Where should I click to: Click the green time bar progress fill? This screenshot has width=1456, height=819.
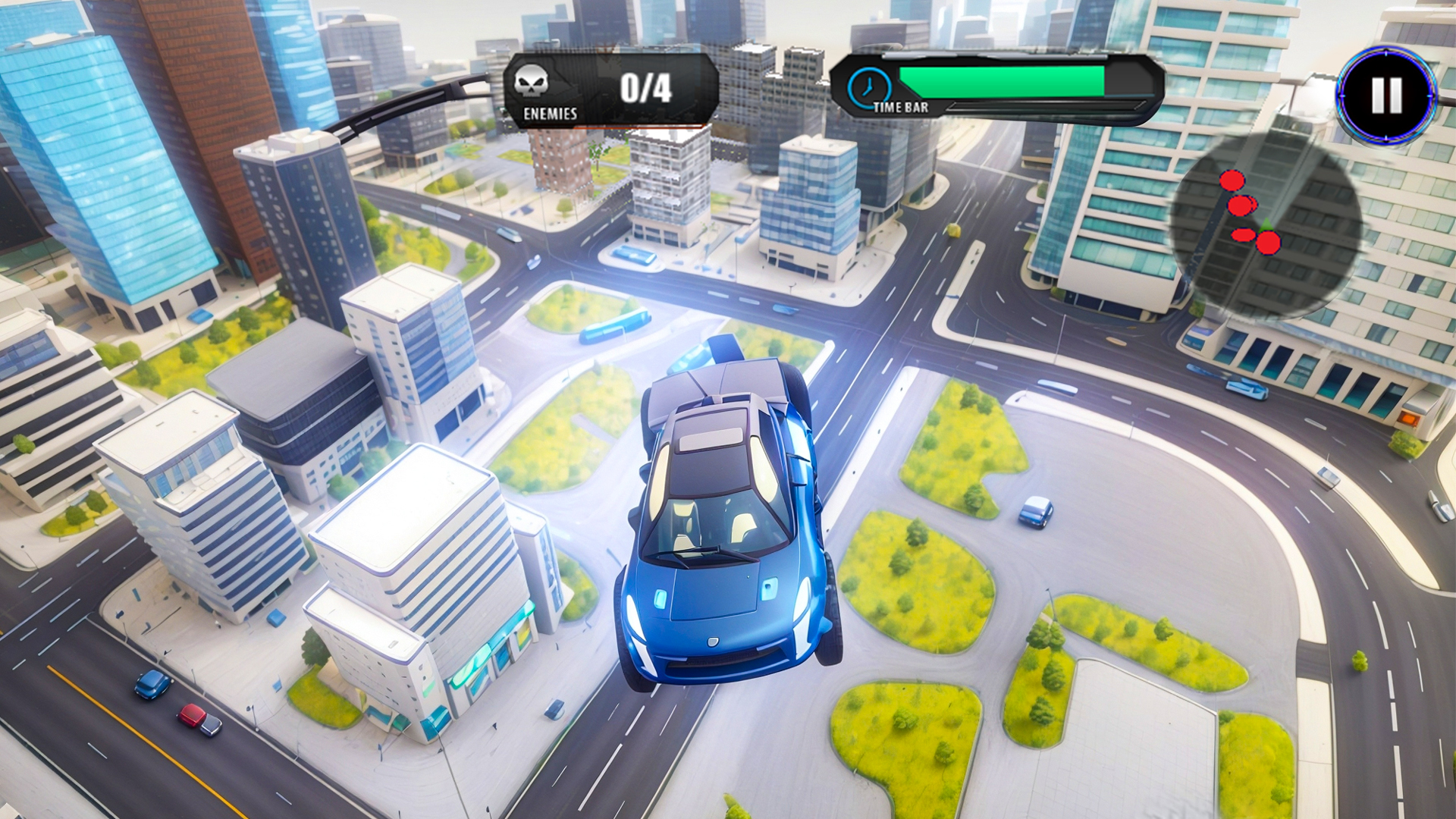1001,80
